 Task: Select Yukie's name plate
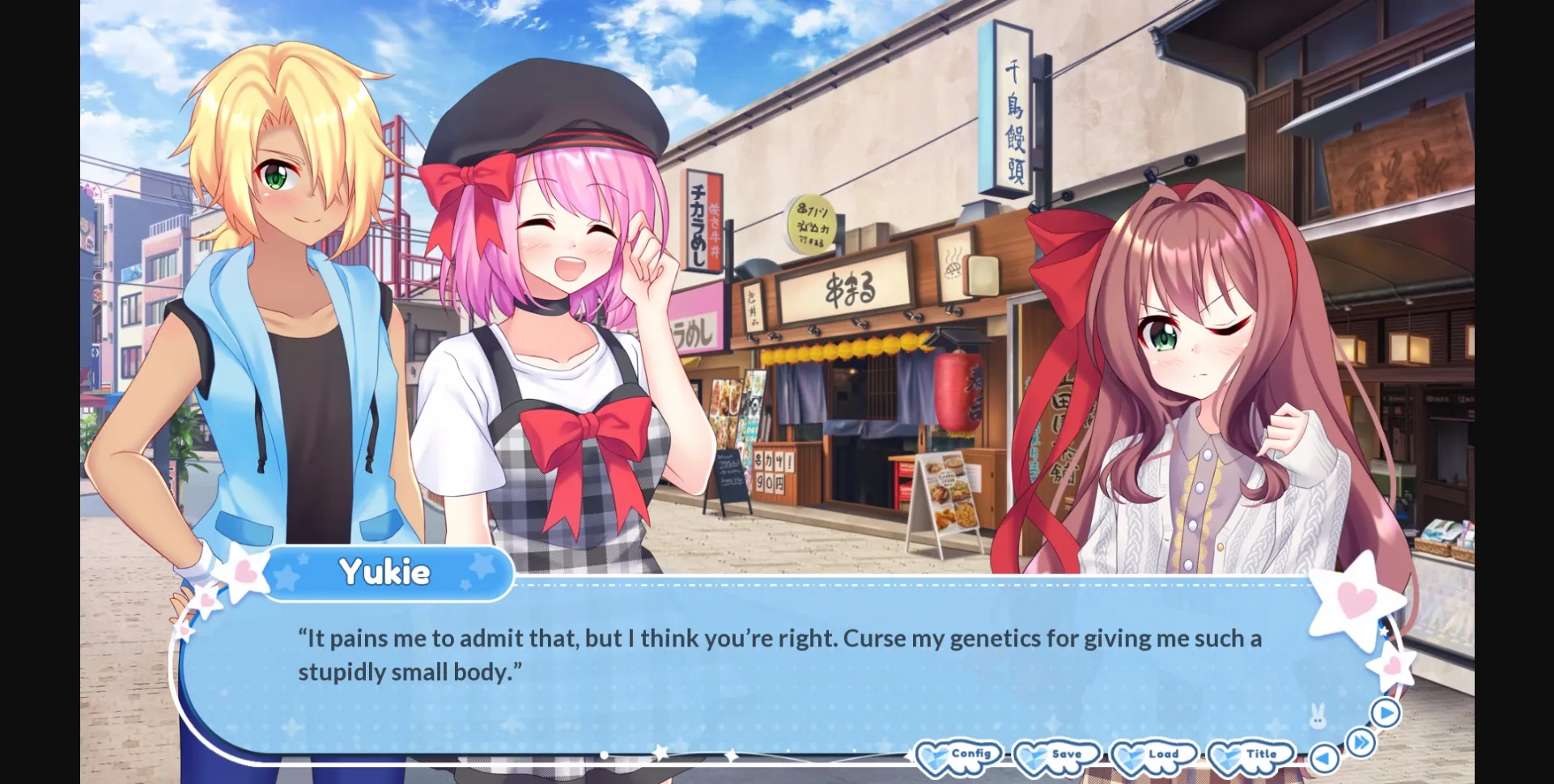387,572
